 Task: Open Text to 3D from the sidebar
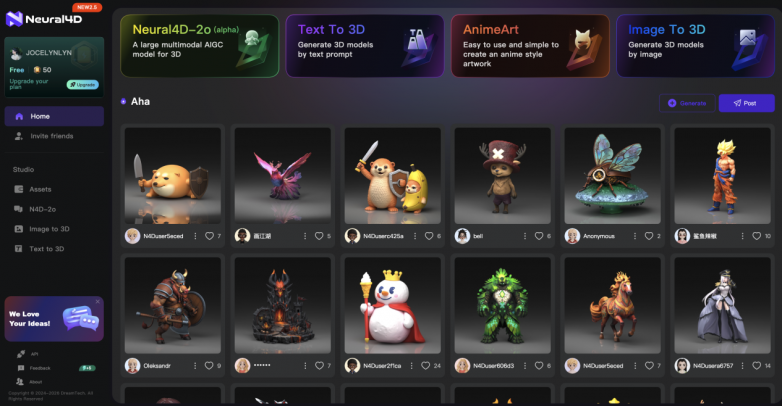(46, 248)
